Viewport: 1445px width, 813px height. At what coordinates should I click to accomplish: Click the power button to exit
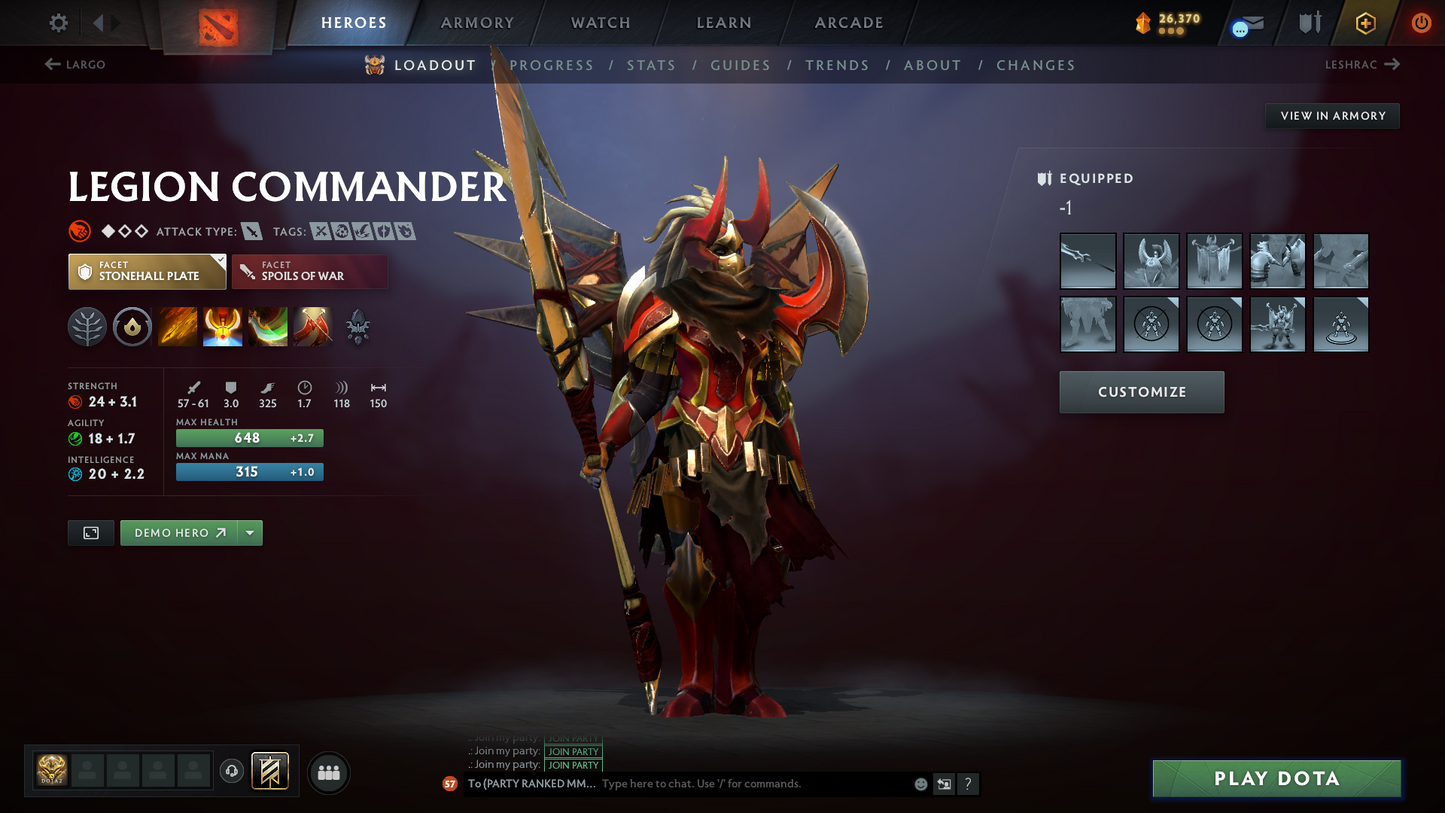tap(1421, 23)
